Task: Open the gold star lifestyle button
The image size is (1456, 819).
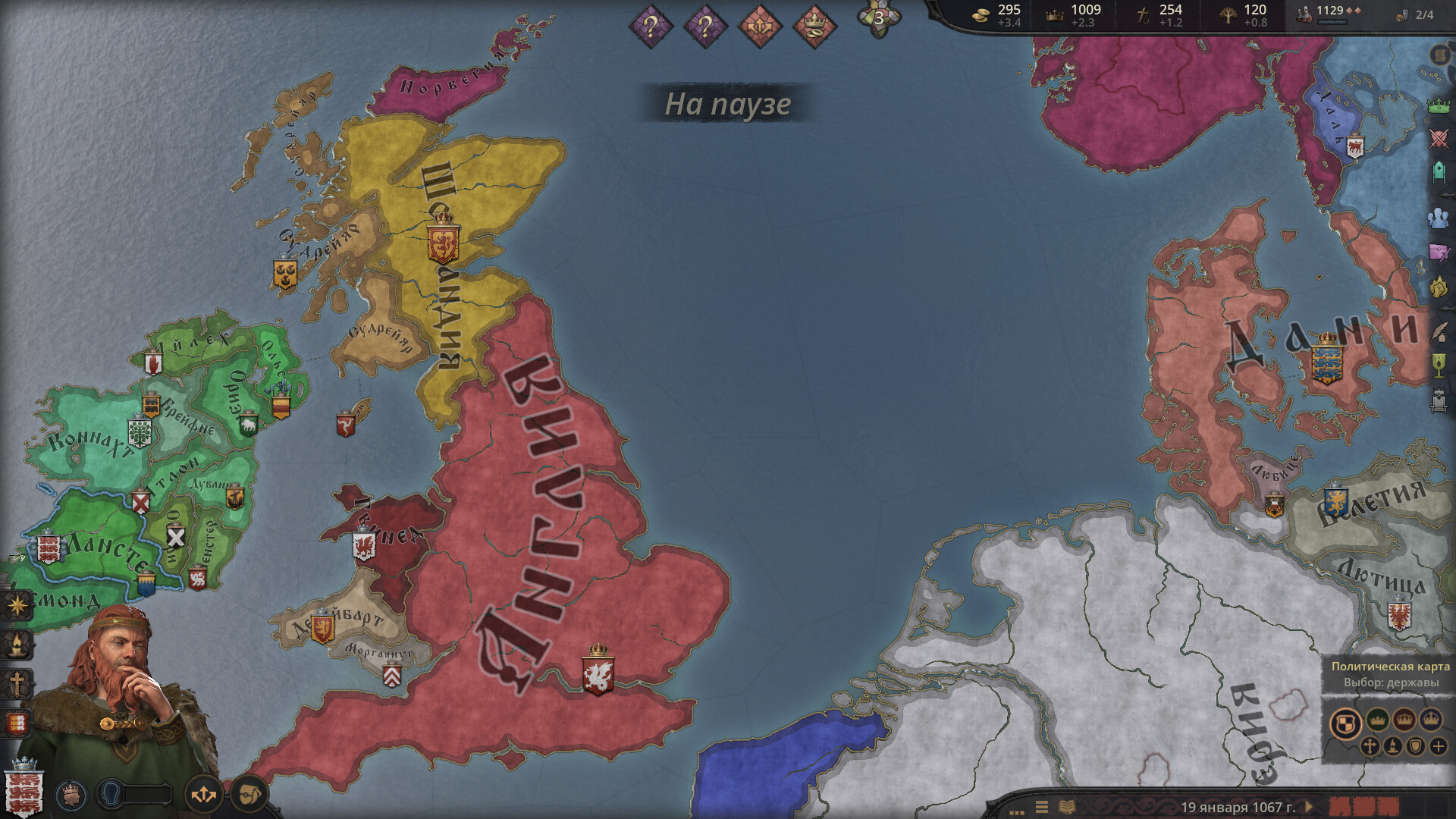Action: point(17,605)
